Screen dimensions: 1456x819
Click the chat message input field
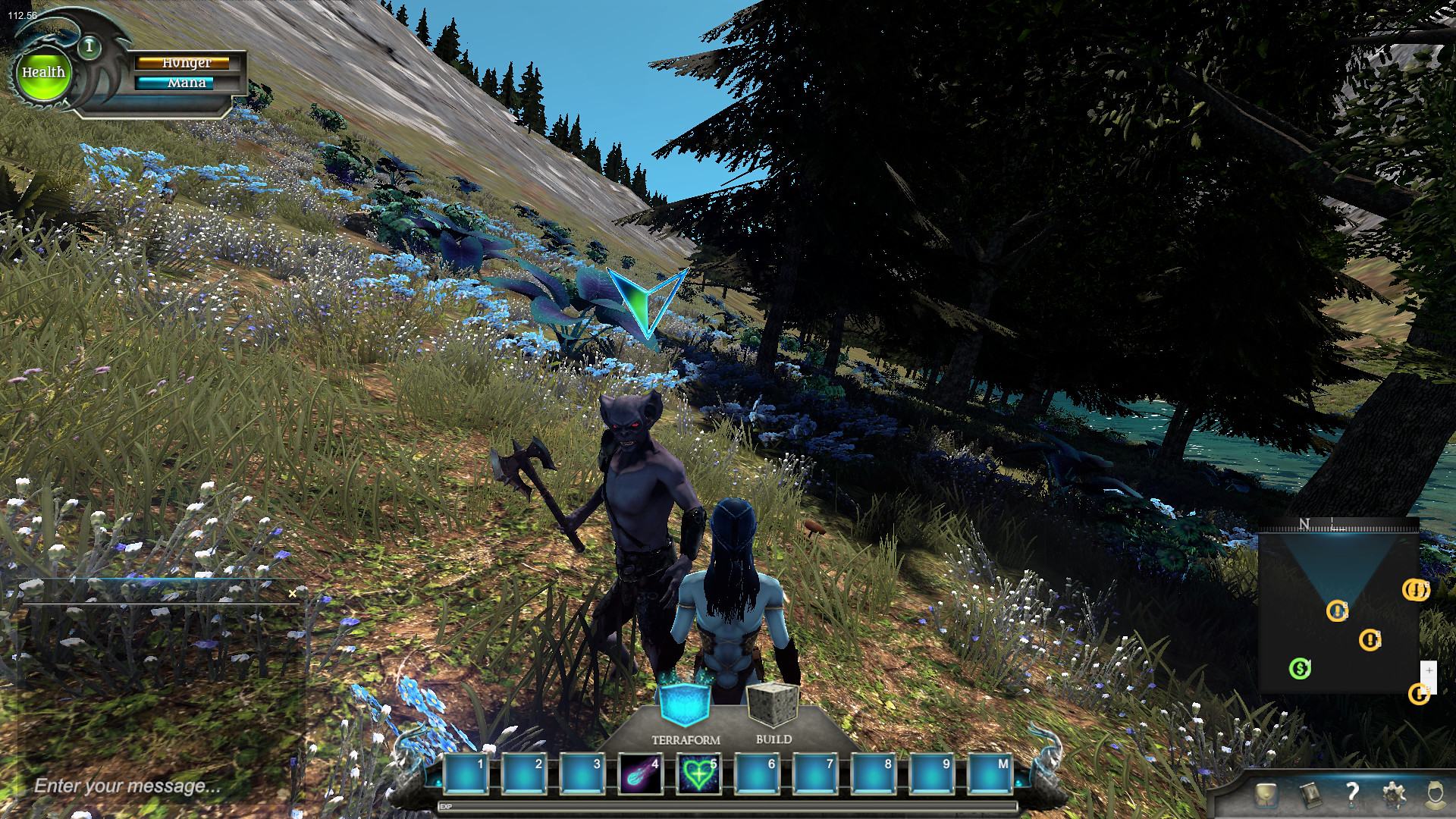(x=152, y=786)
